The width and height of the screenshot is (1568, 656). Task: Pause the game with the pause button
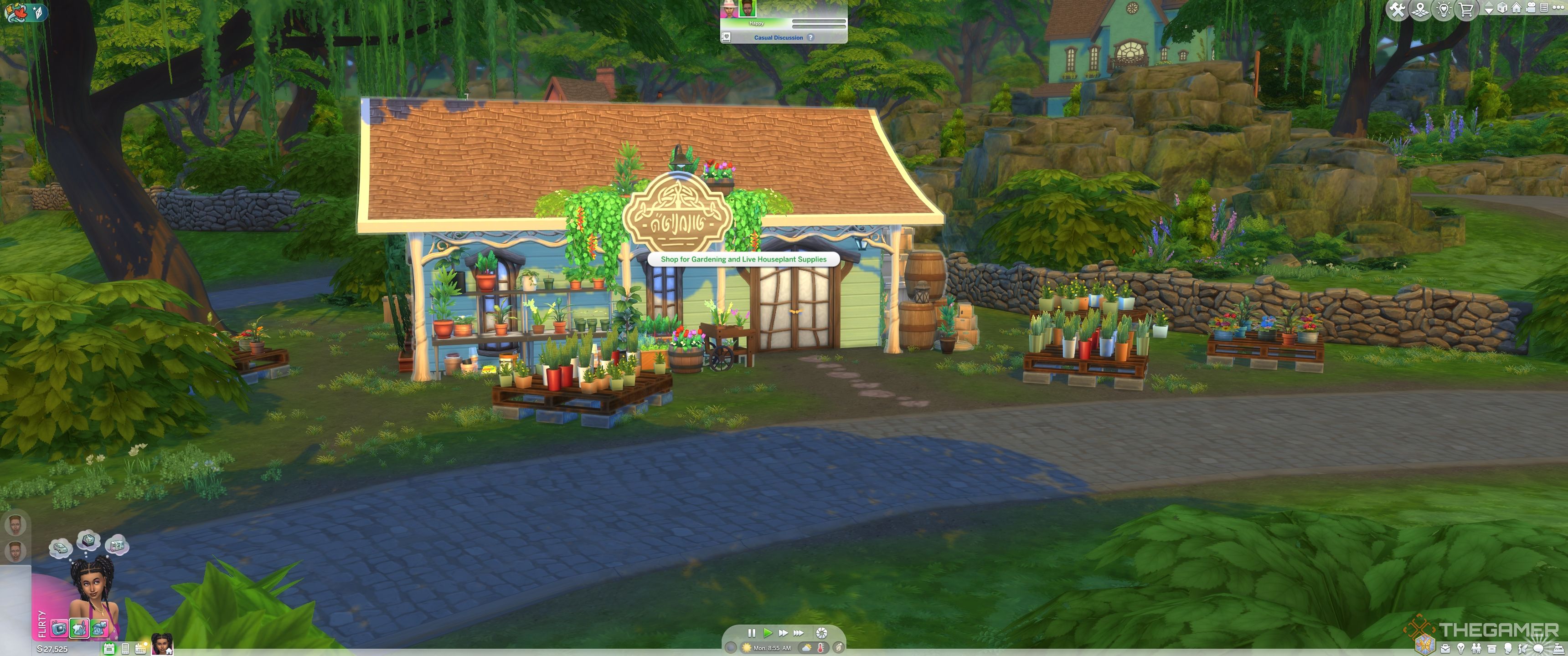752,633
